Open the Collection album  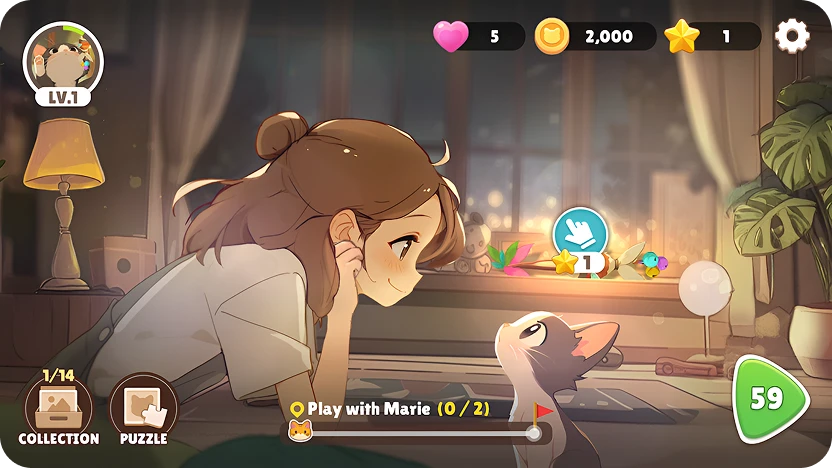pyautogui.click(x=58, y=410)
